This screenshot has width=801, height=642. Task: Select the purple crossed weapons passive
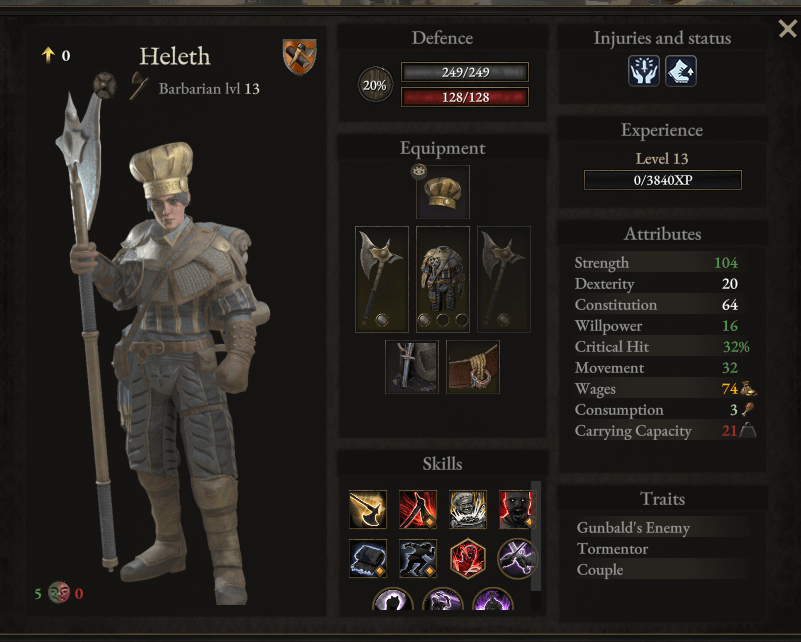pos(517,558)
